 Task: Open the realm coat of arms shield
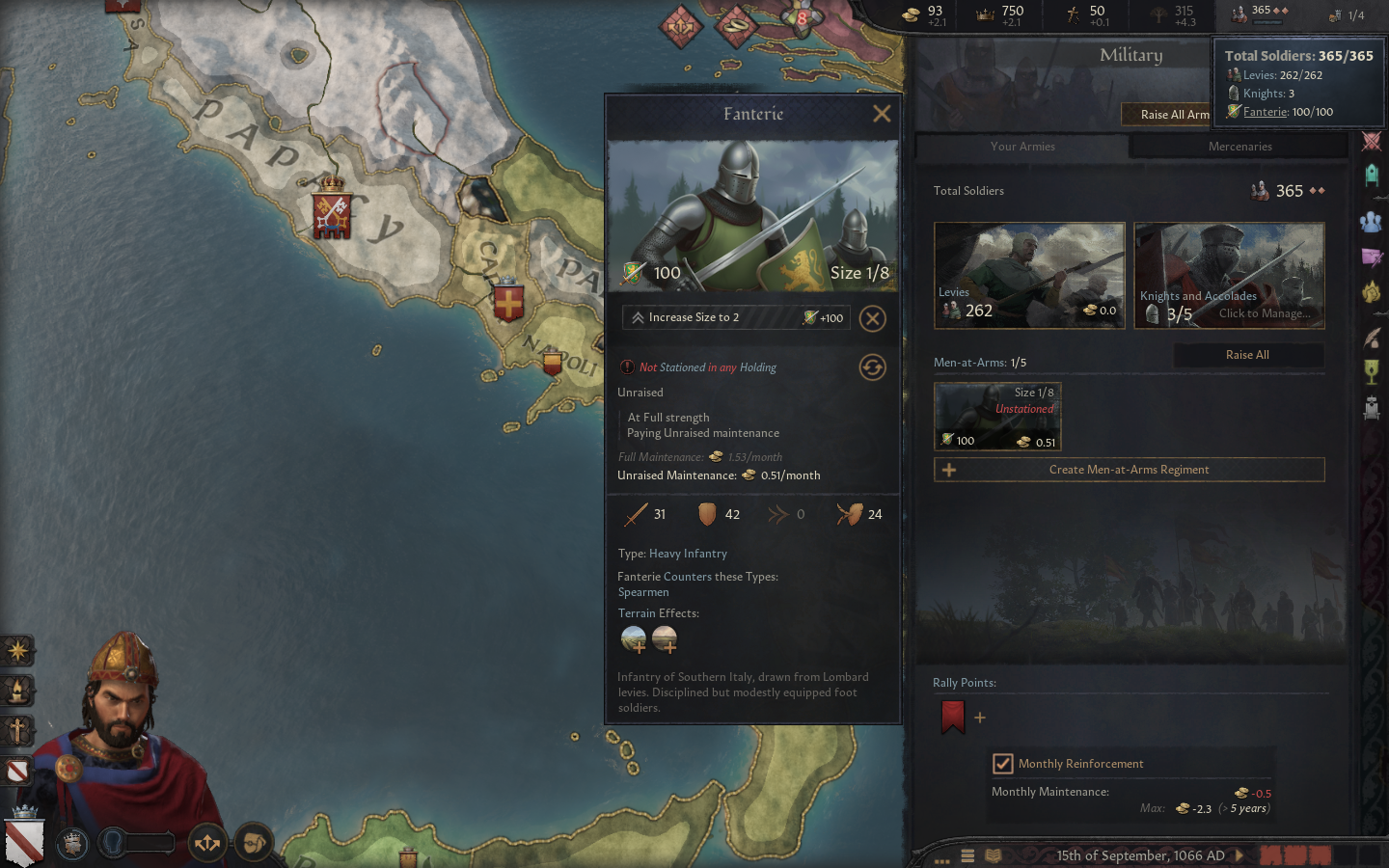(x=23, y=841)
